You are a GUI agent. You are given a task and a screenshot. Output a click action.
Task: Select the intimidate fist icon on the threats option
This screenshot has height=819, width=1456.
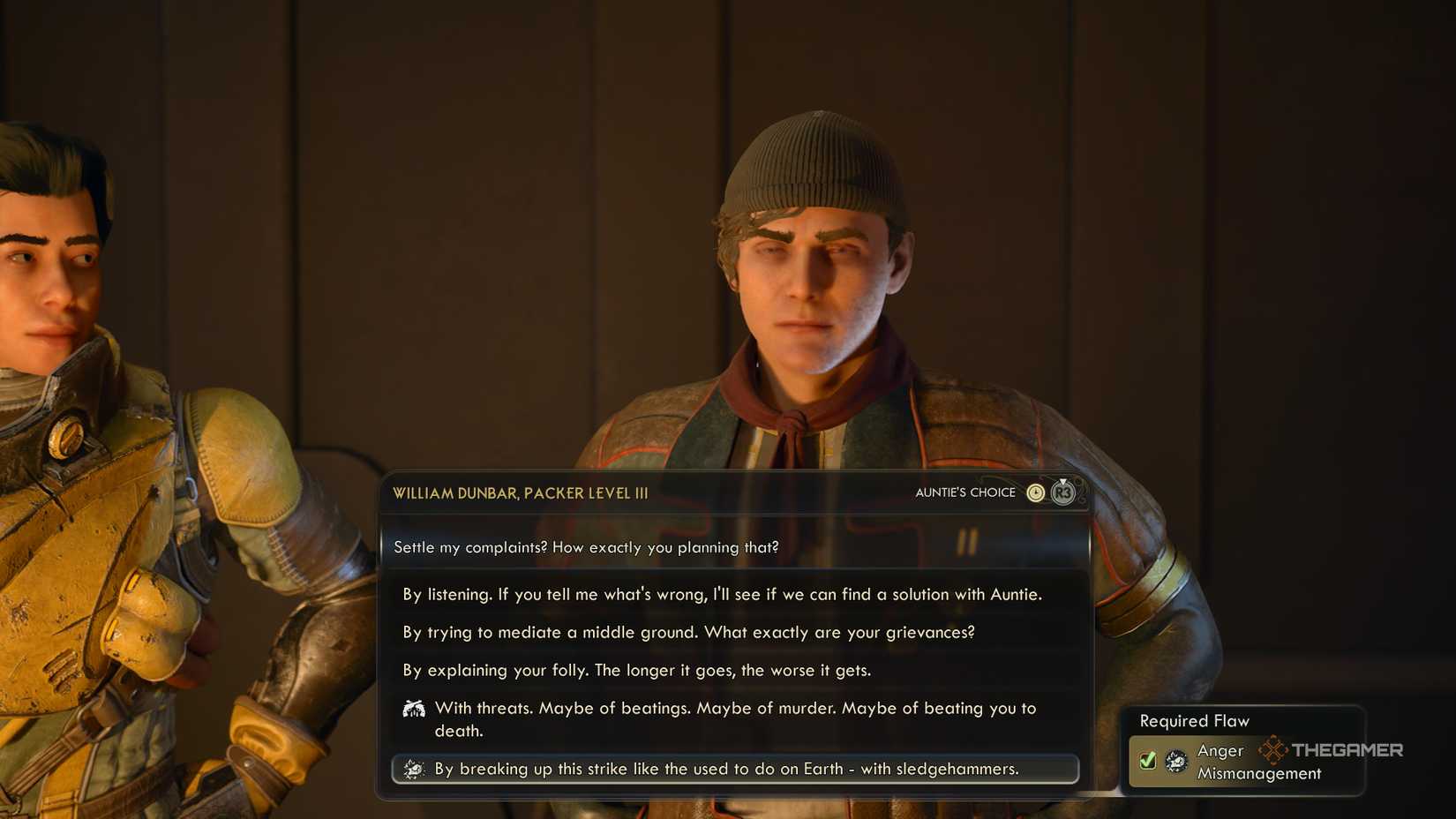413,707
